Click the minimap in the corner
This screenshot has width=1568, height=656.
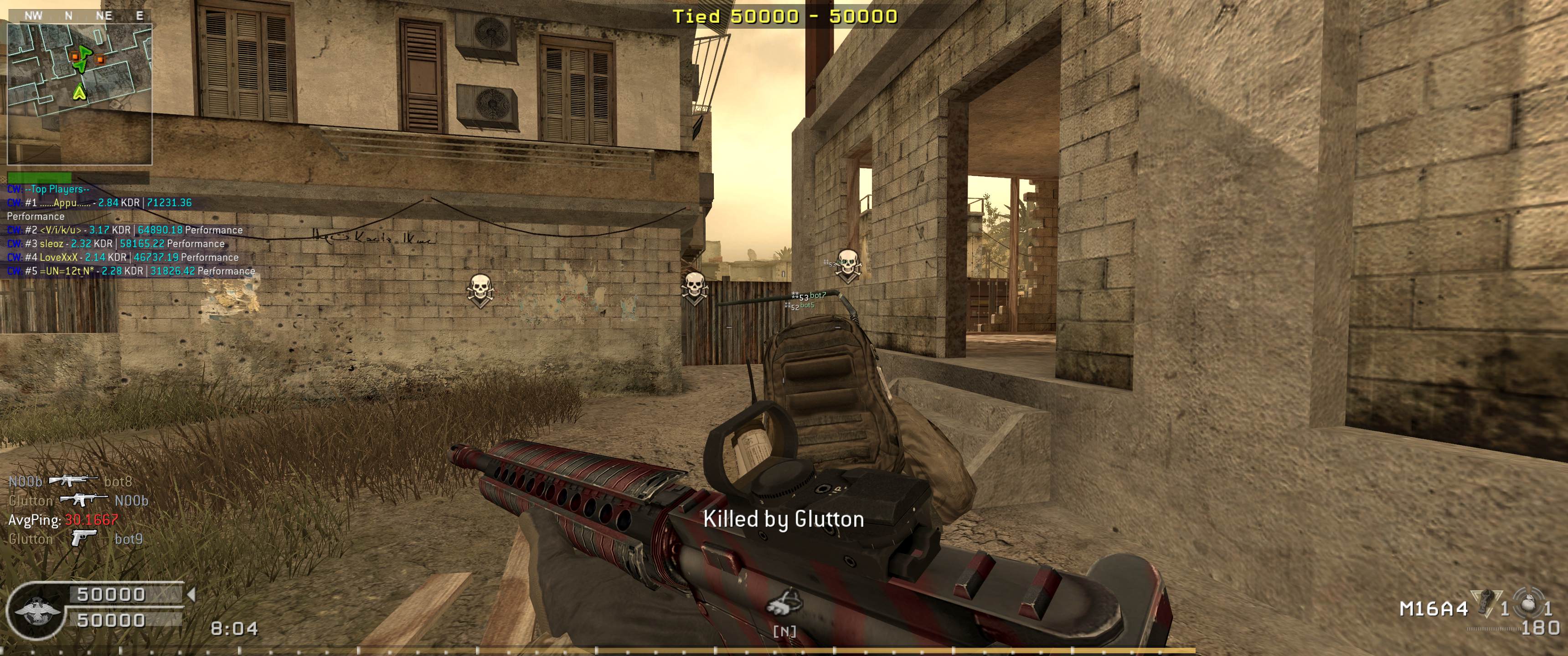(79, 93)
